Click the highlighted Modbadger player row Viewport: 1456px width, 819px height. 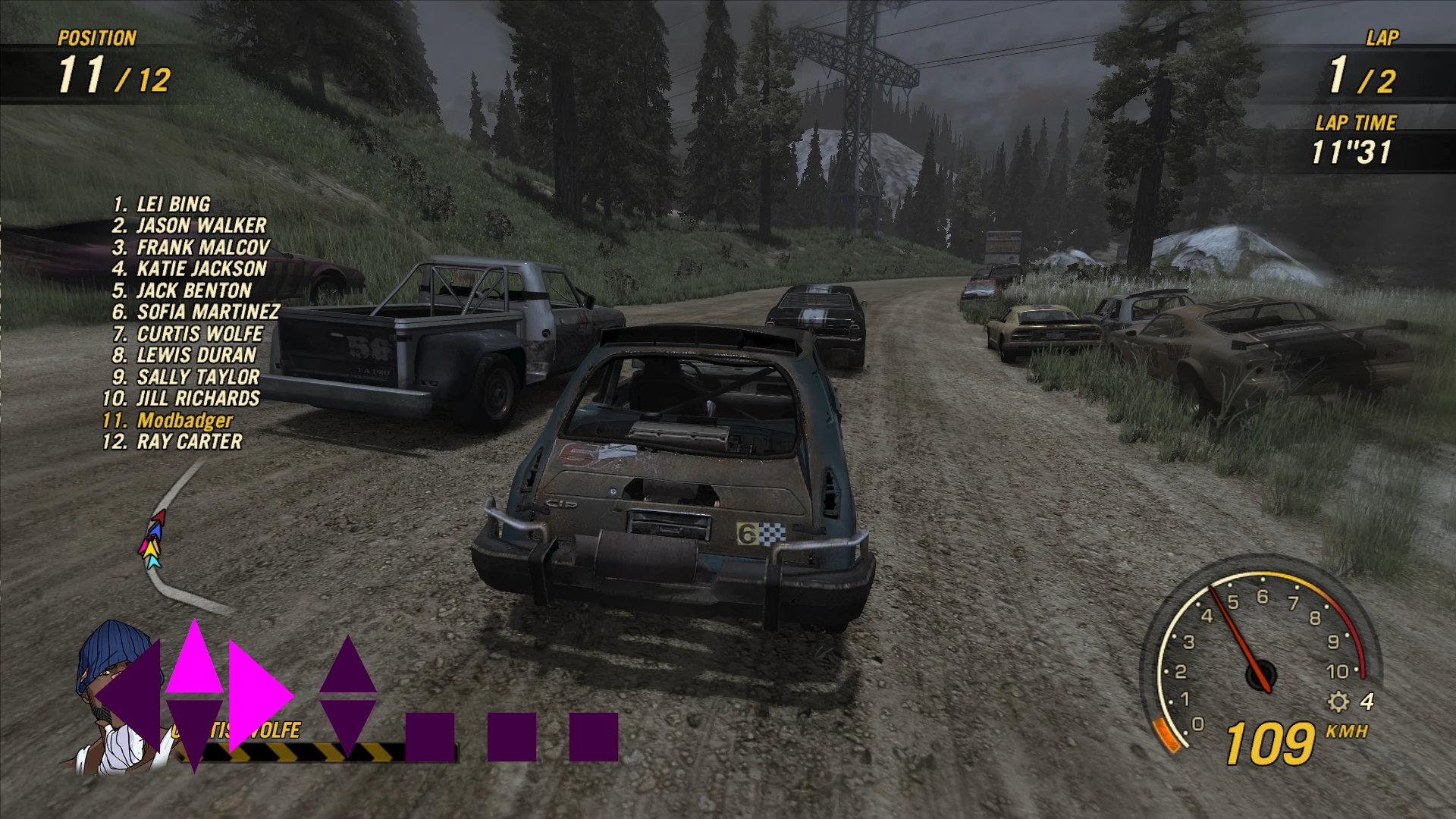point(168,420)
